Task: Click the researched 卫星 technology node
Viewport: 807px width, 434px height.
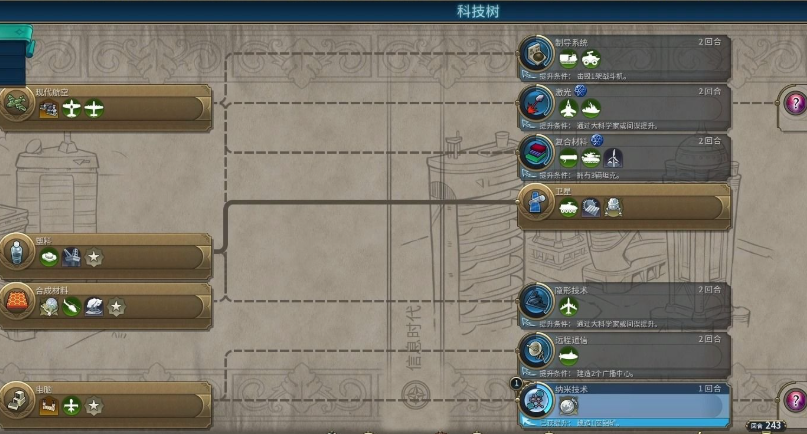Action: [x=640, y=205]
